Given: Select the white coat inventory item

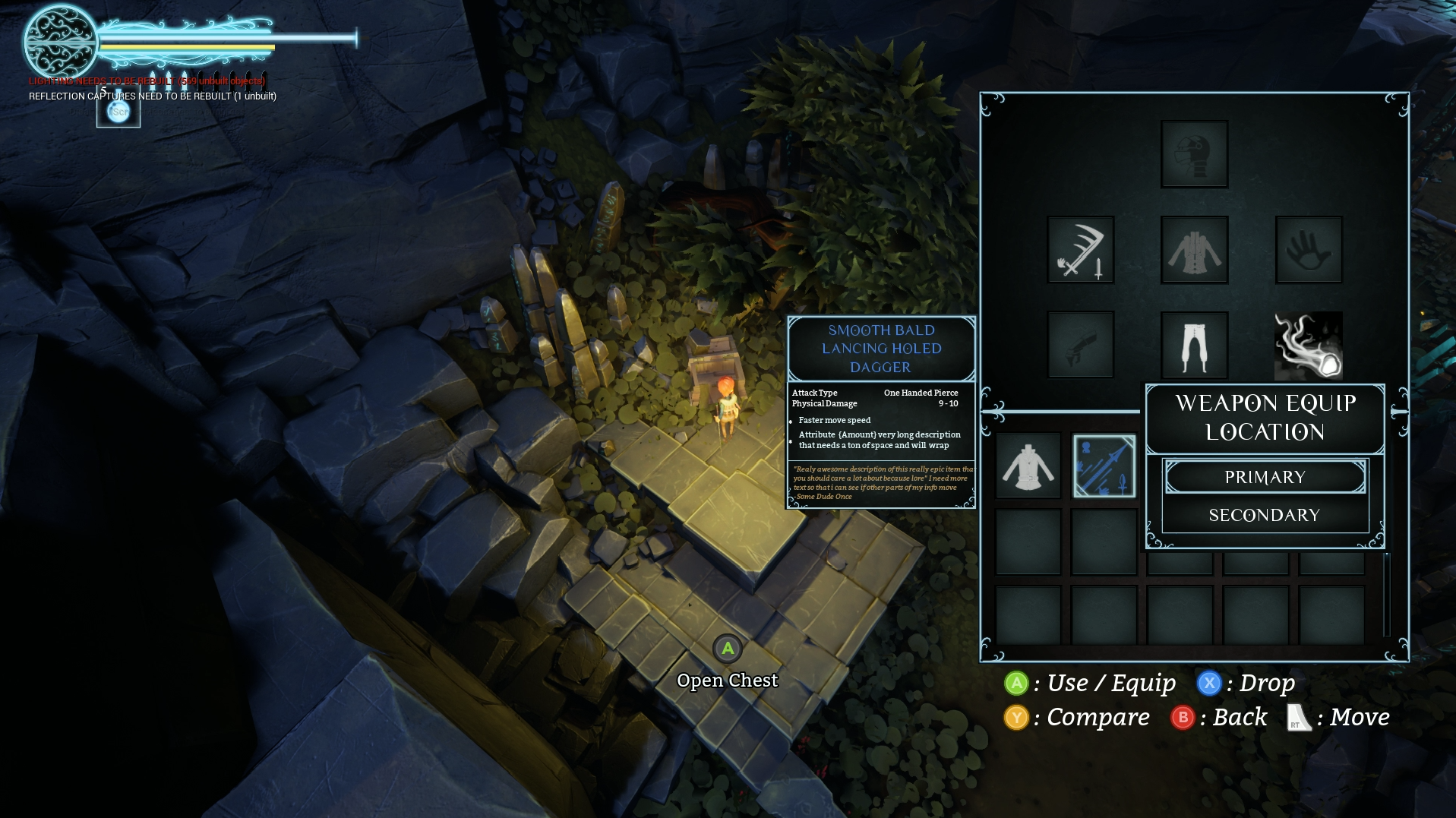Looking at the screenshot, I should 1028,466.
